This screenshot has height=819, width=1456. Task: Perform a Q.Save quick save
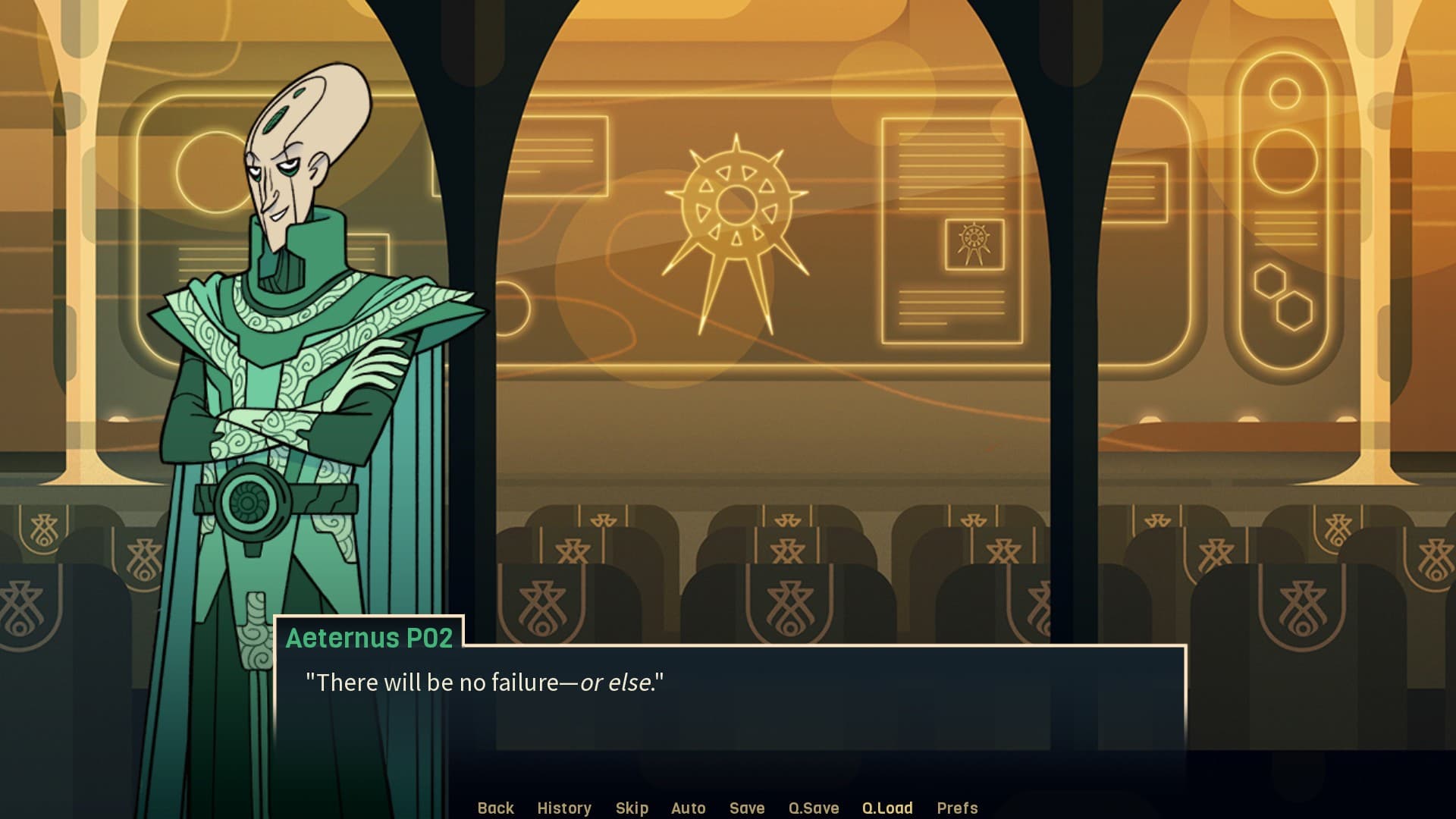tap(814, 808)
